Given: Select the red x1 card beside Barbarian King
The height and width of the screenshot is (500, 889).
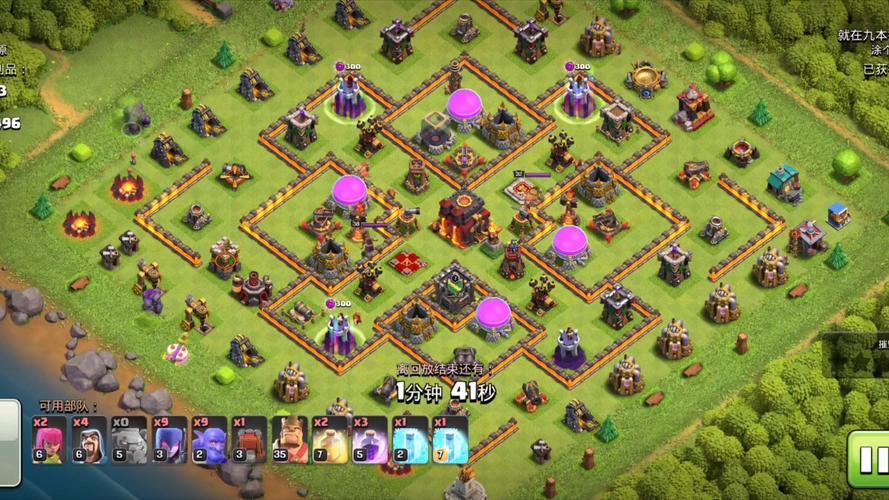Looking at the screenshot, I should [x=249, y=440].
